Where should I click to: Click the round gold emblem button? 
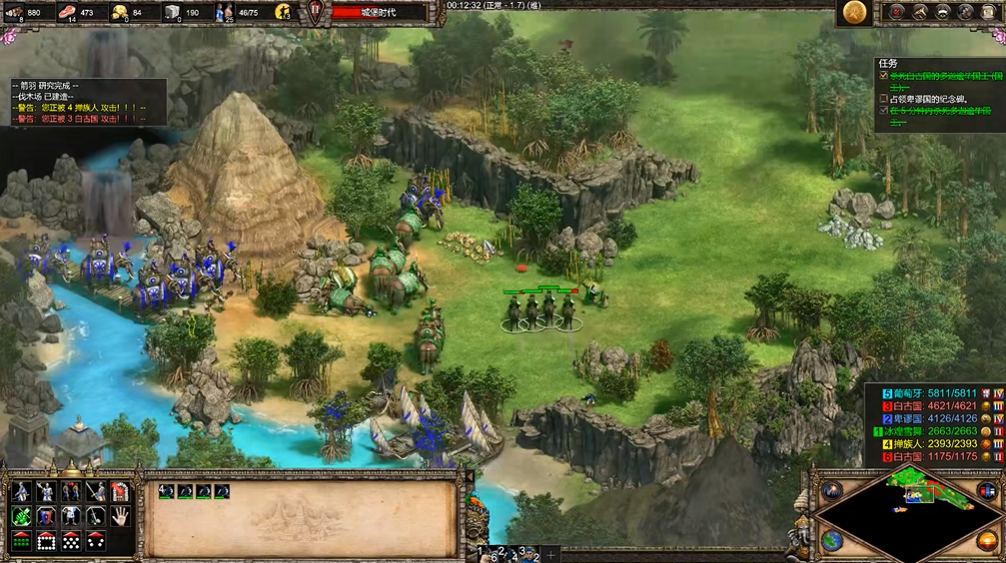(x=854, y=12)
